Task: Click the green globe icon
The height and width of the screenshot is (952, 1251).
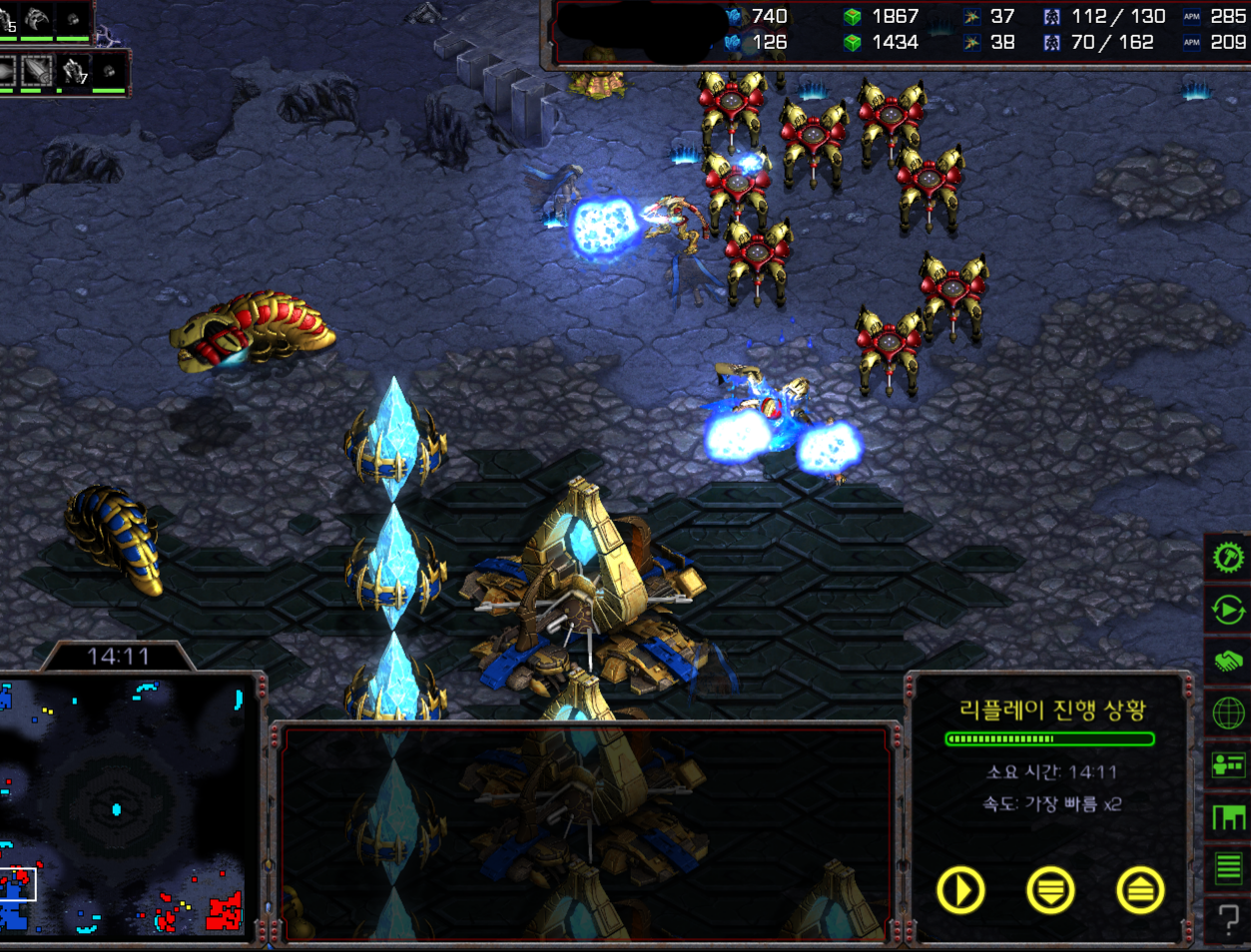Action: [1228, 714]
